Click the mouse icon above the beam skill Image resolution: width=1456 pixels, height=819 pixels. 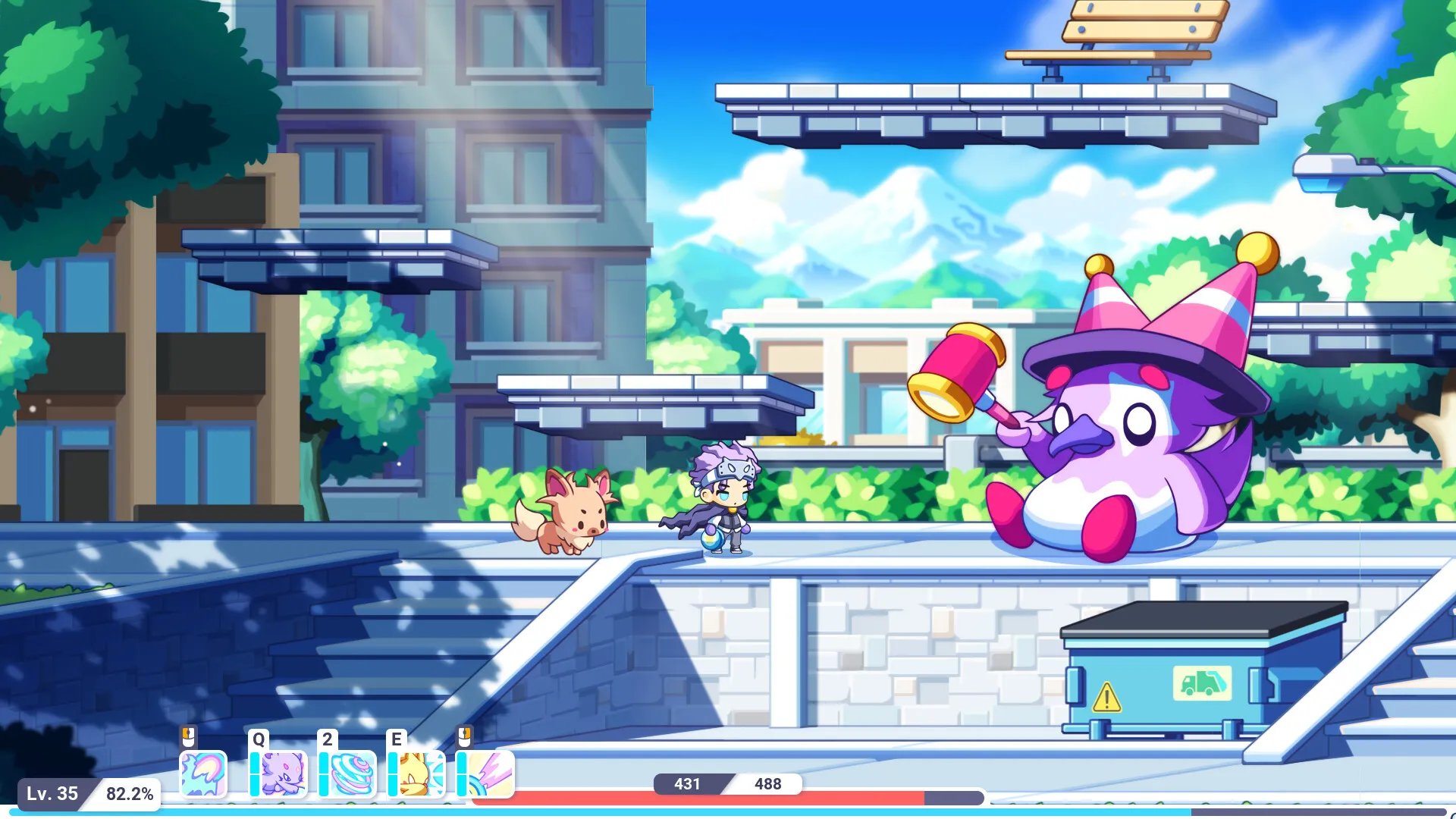coord(466,737)
